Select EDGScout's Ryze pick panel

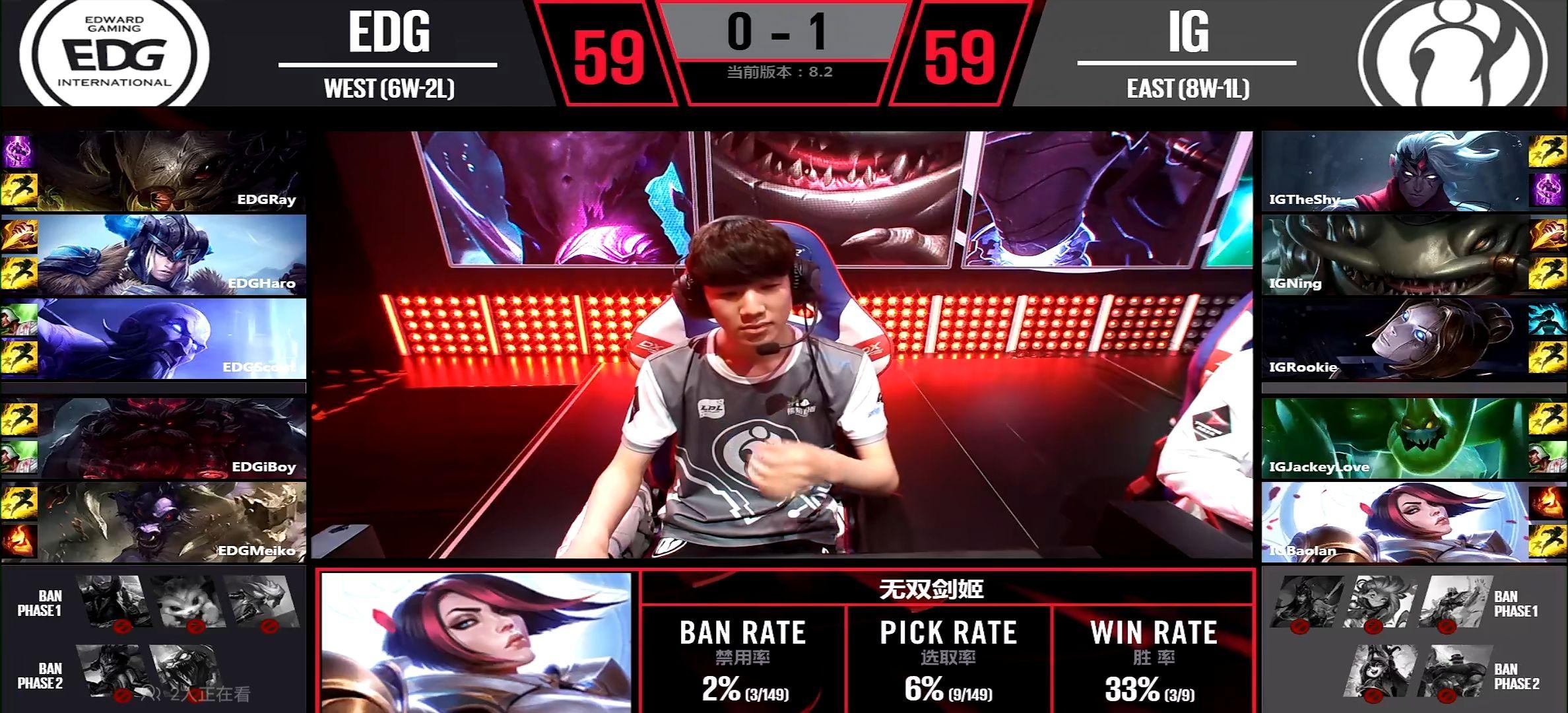[x=172, y=339]
